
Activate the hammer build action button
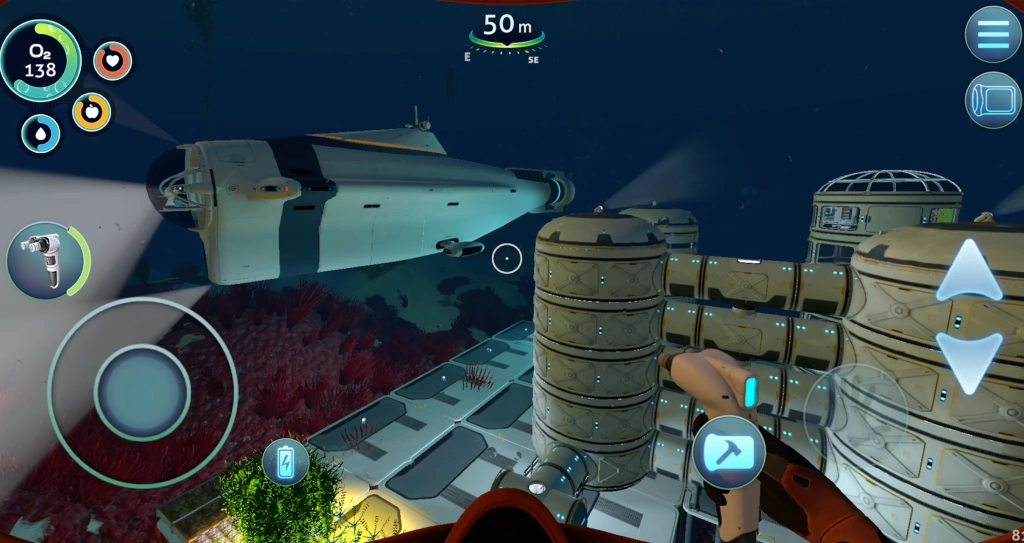(729, 452)
